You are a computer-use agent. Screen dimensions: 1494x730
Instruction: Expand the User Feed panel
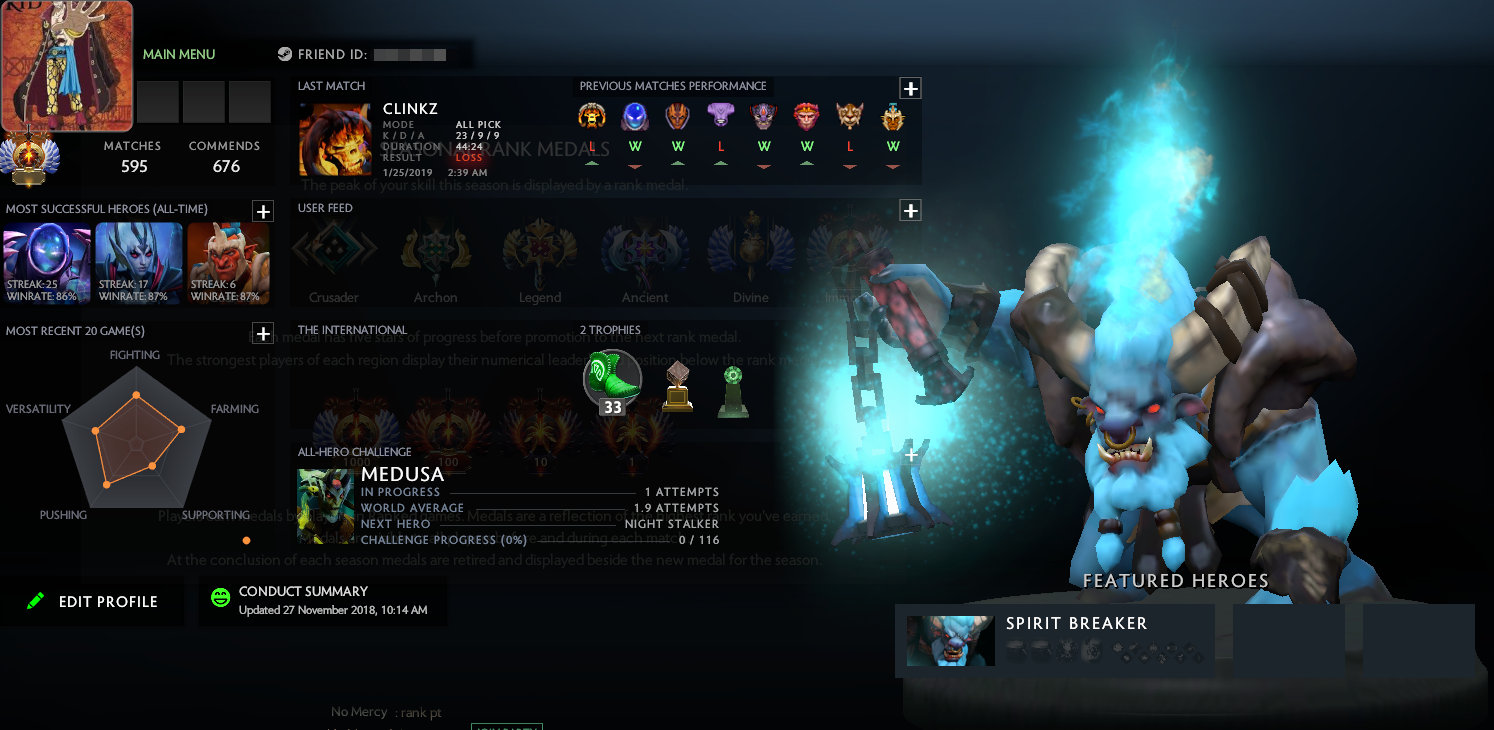[x=910, y=210]
